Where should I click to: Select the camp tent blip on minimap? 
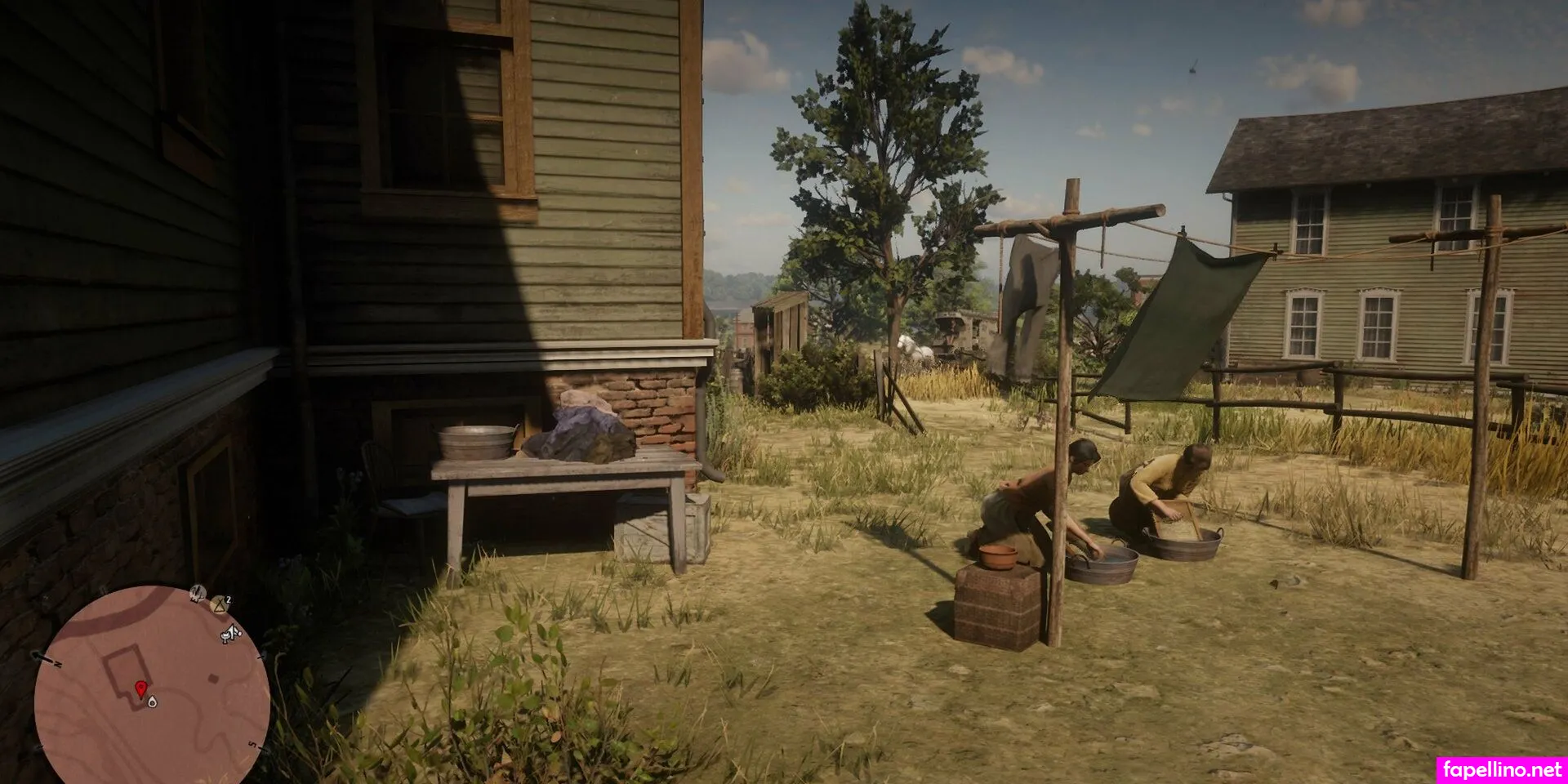click(x=220, y=604)
